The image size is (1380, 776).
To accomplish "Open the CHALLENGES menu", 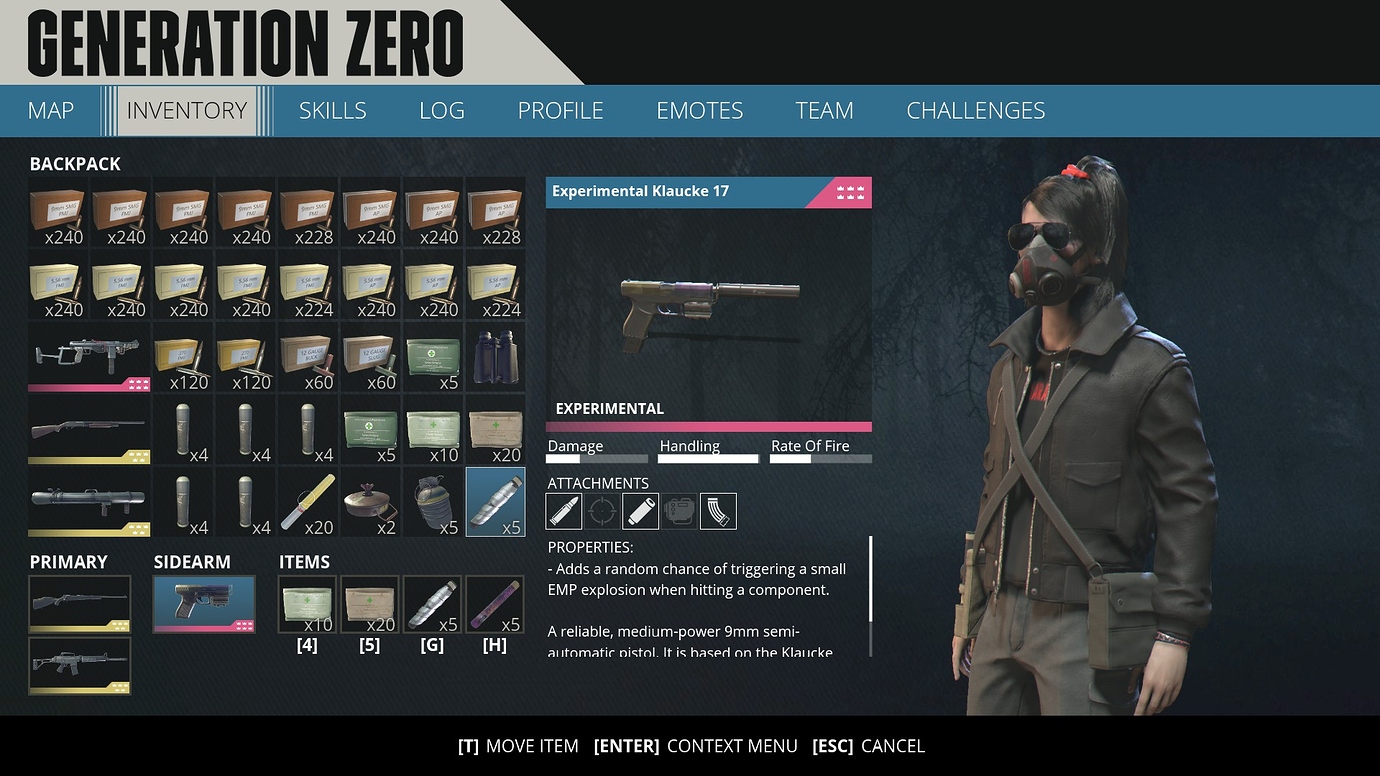I will [x=975, y=110].
